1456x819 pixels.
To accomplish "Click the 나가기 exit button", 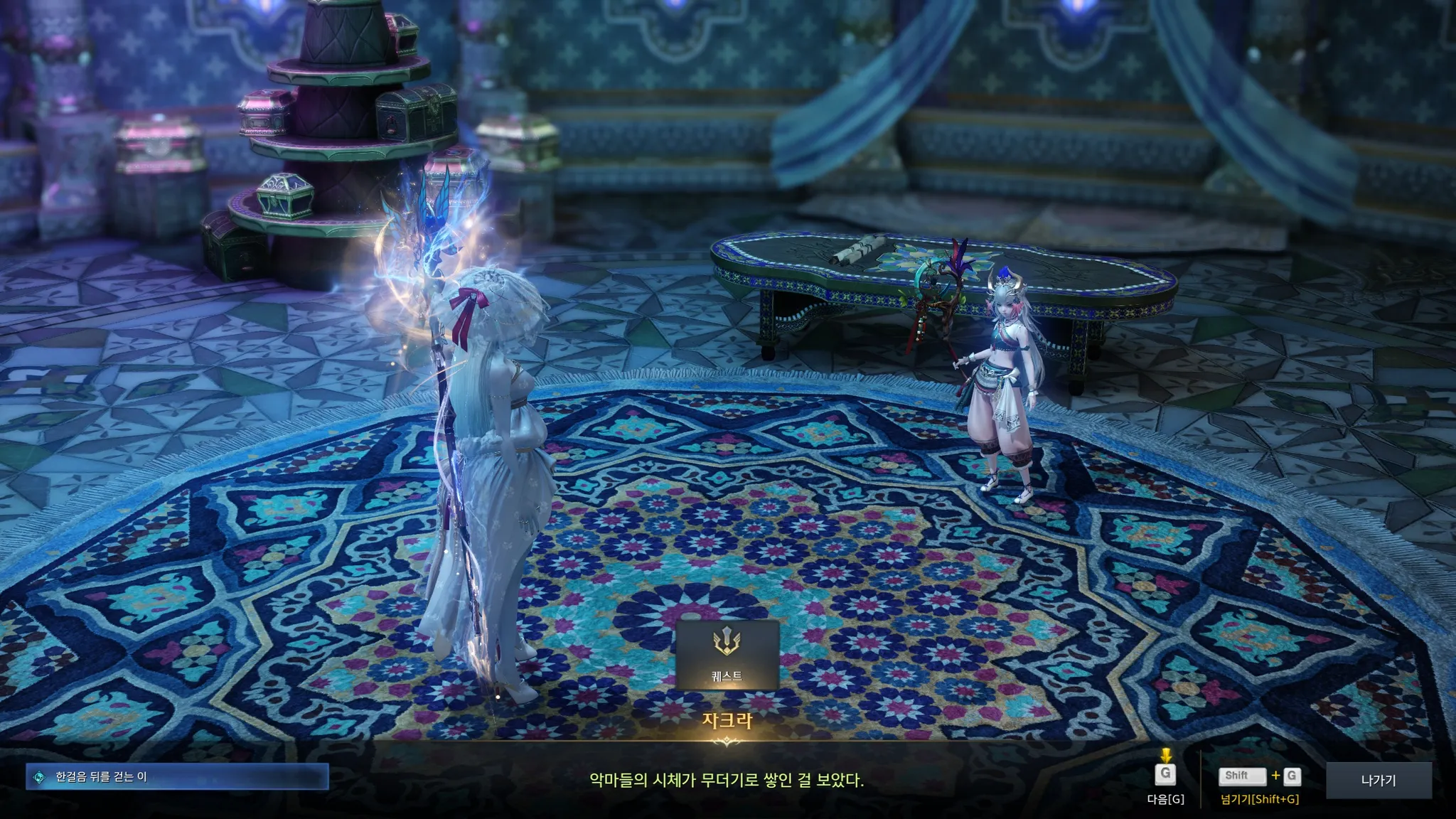I will tap(1379, 780).
